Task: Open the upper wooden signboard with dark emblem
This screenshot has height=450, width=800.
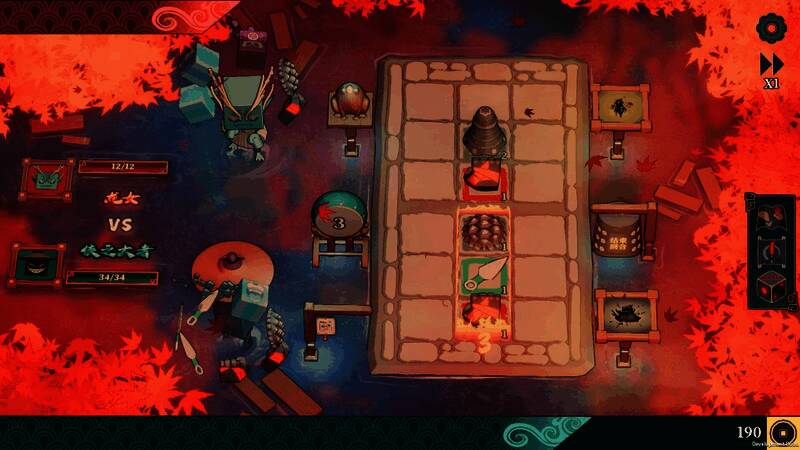Action: [621, 108]
